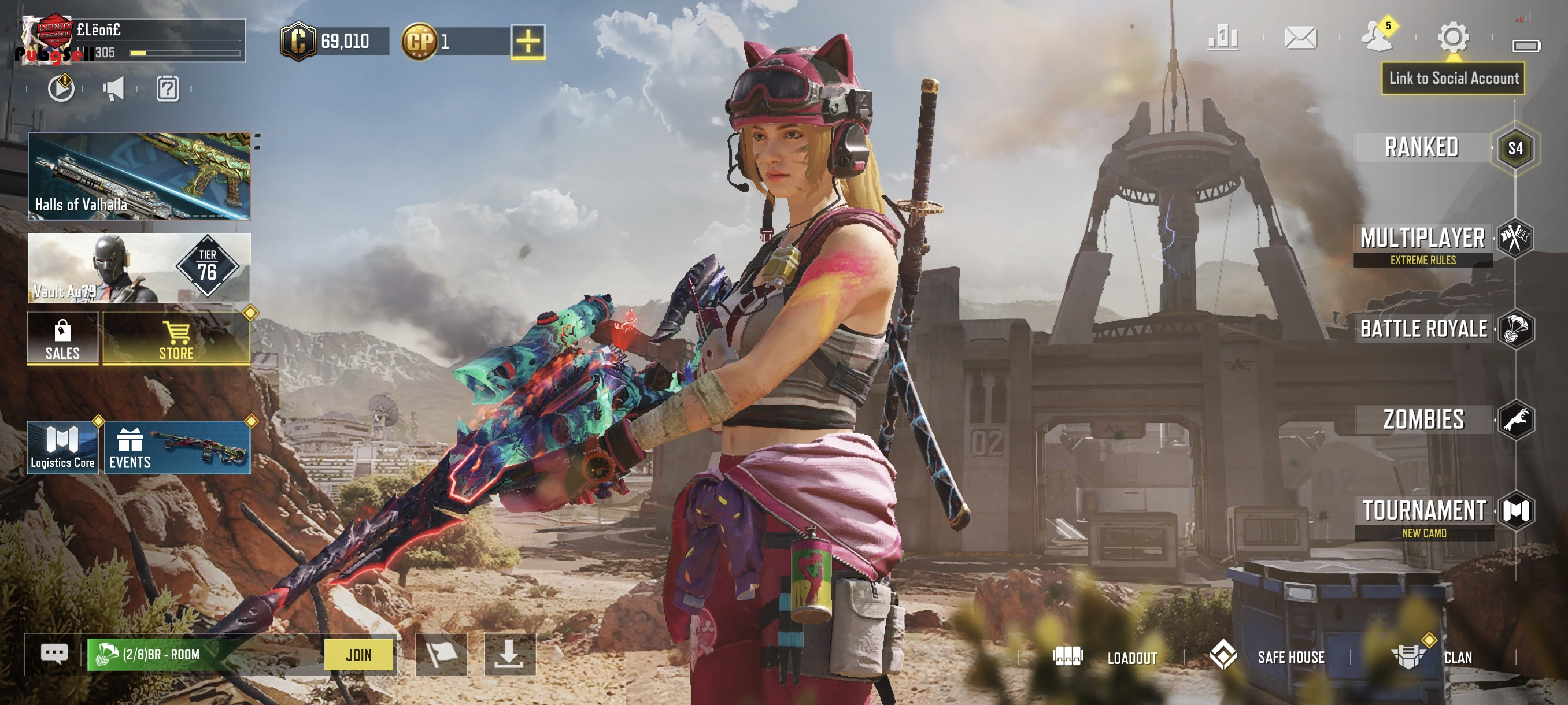Image resolution: width=1568 pixels, height=705 pixels.
Task: Open settings gear icon
Action: pyautogui.click(x=1452, y=38)
